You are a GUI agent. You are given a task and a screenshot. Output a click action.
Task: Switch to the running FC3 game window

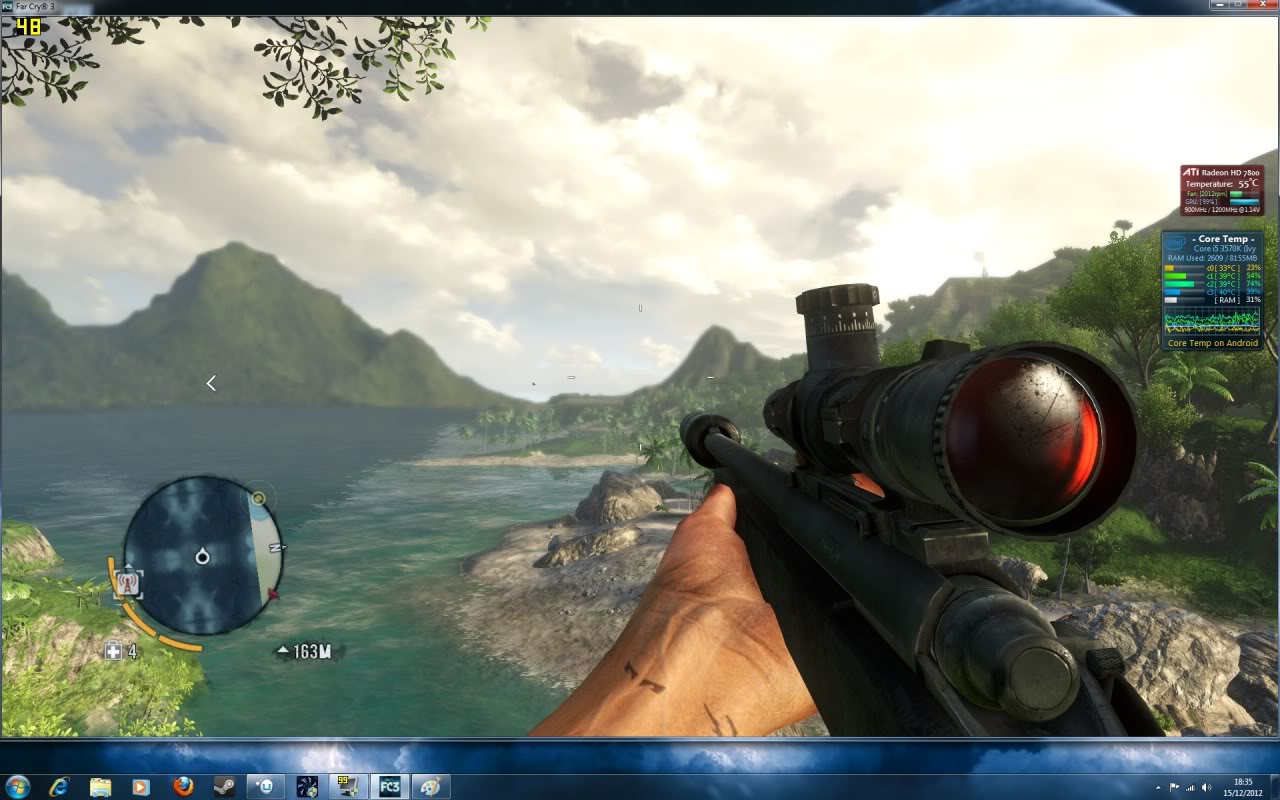click(x=389, y=786)
